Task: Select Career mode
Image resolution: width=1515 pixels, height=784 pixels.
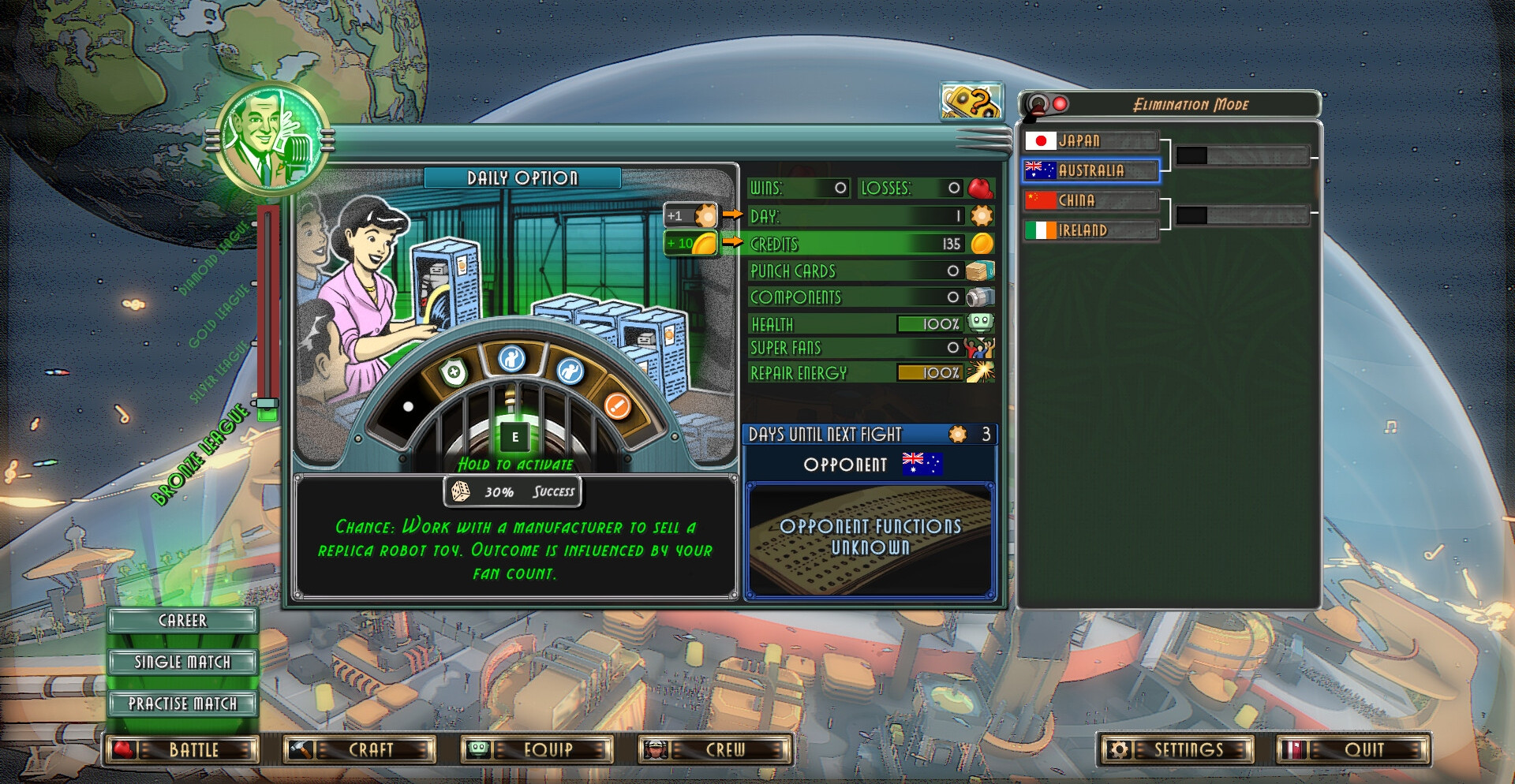Action: coord(182,621)
